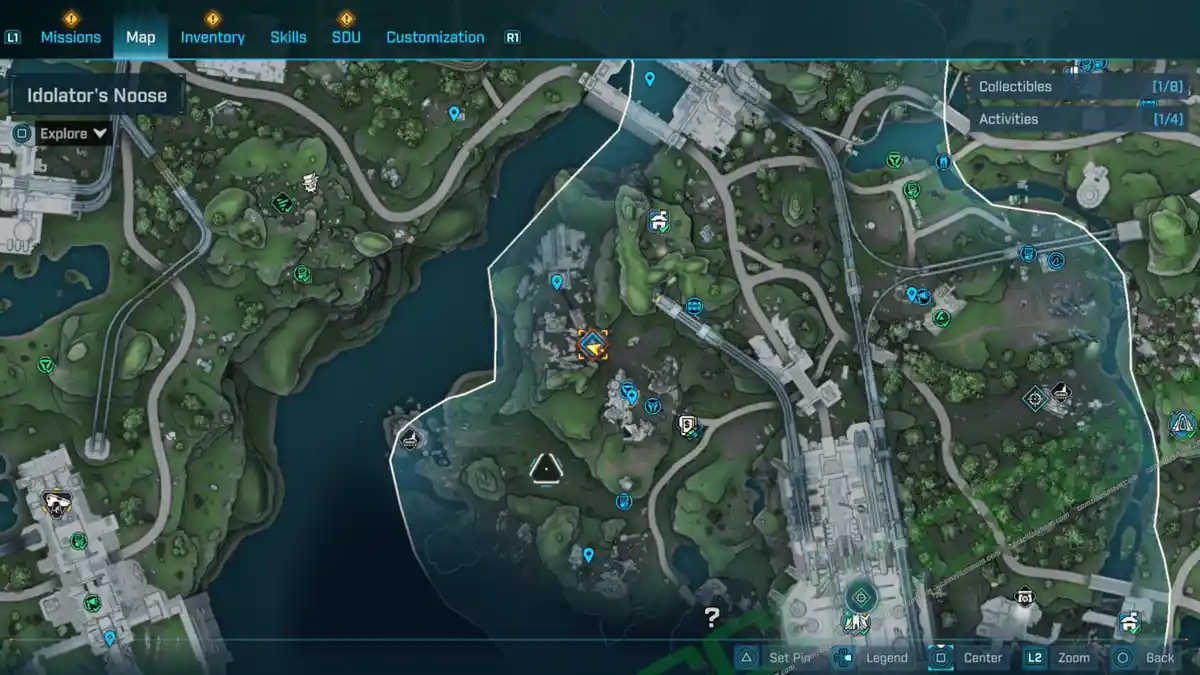Image resolution: width=1200 pixels, height=675 pixels.
Task: Expand the Collectibles tracker row
Action: (1080, 87)
